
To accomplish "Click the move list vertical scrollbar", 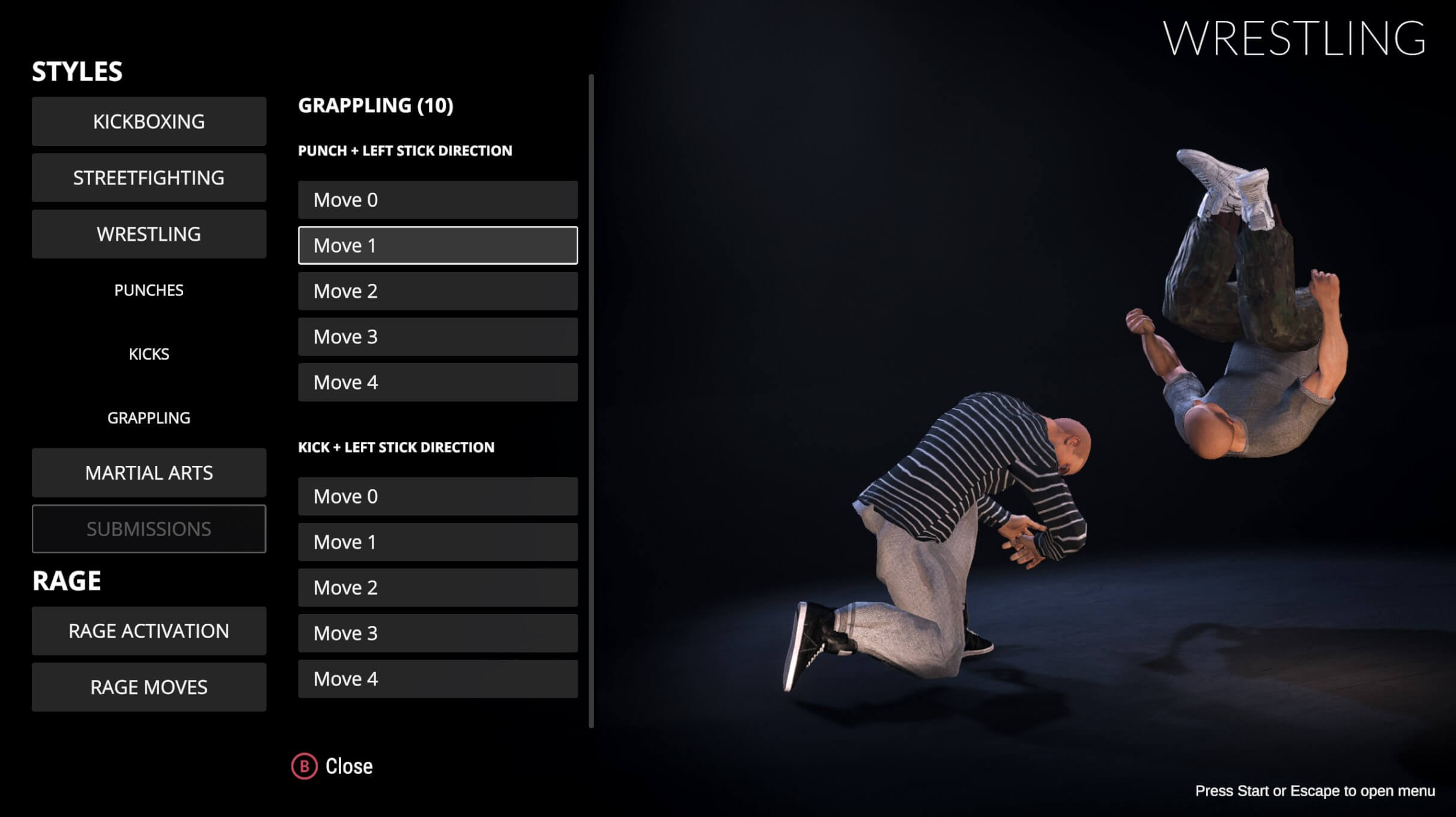I will tap(591, 401).
